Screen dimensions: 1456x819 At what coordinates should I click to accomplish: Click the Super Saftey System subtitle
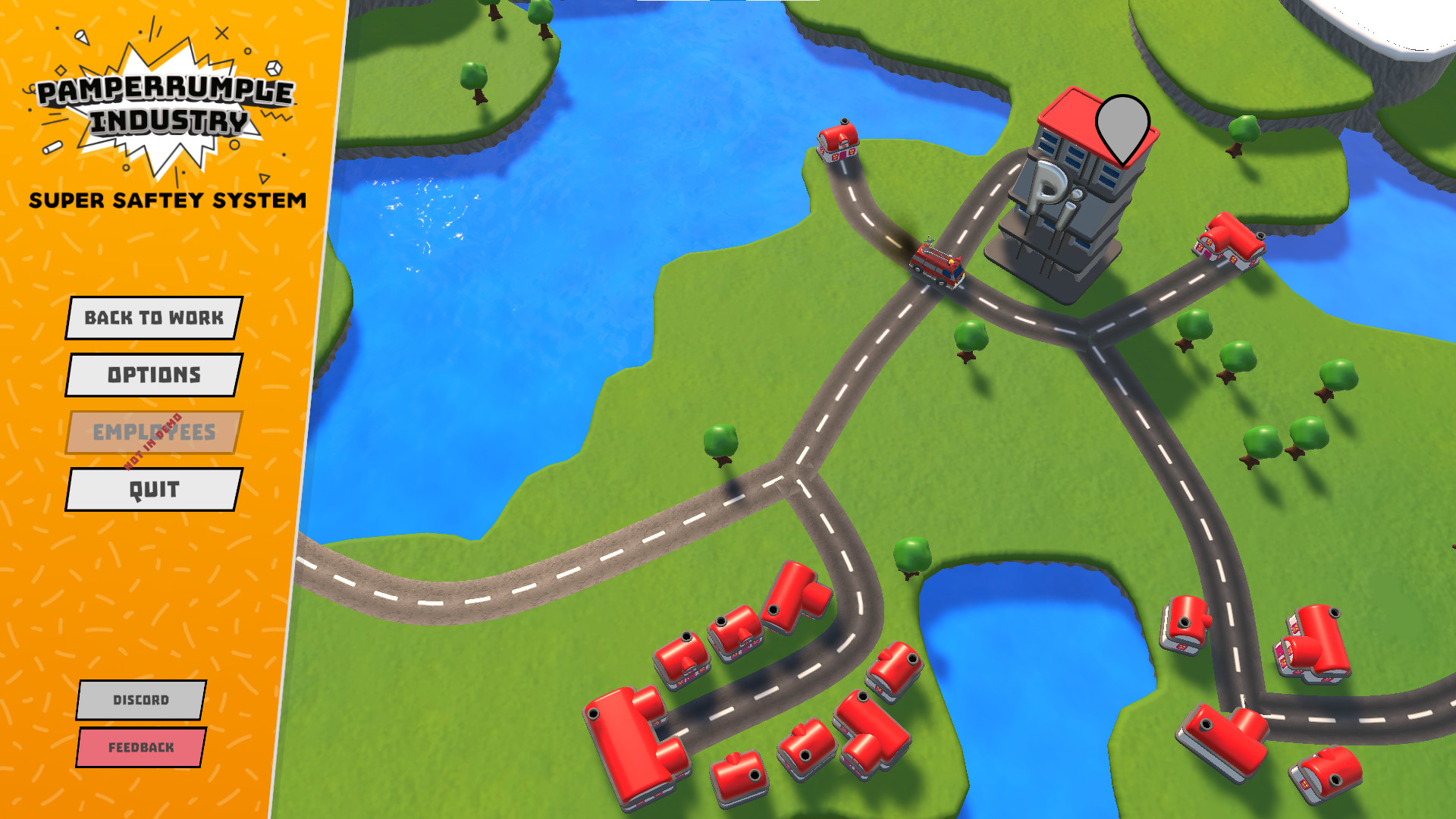[x=168, y=201]
